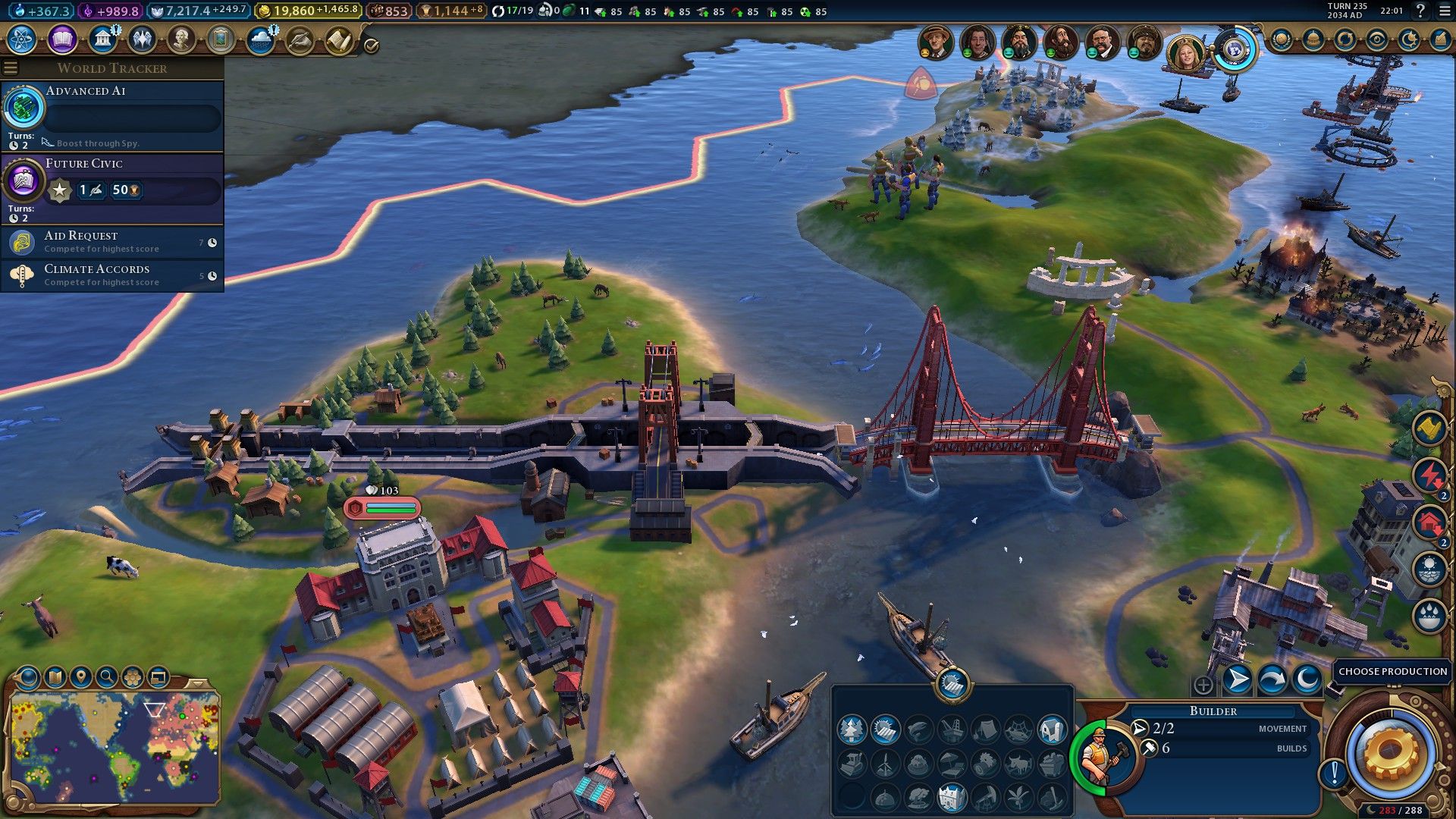This screenshot has height=819, width=1456.
Task: Open the Technology tree via the atom icon
Action: [x=20, y=40]
